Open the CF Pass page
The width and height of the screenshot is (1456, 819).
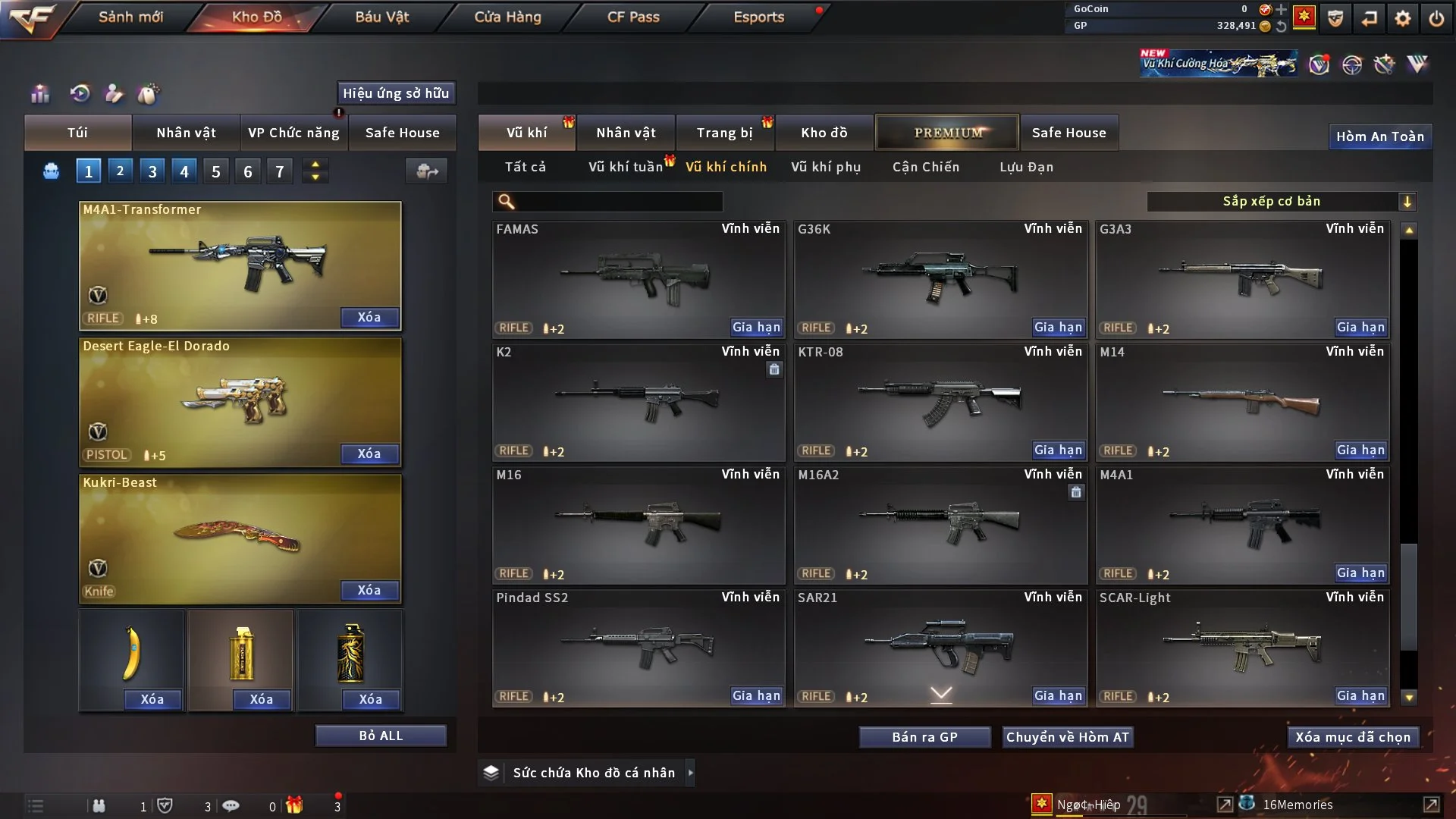click(x=633, y=17)
